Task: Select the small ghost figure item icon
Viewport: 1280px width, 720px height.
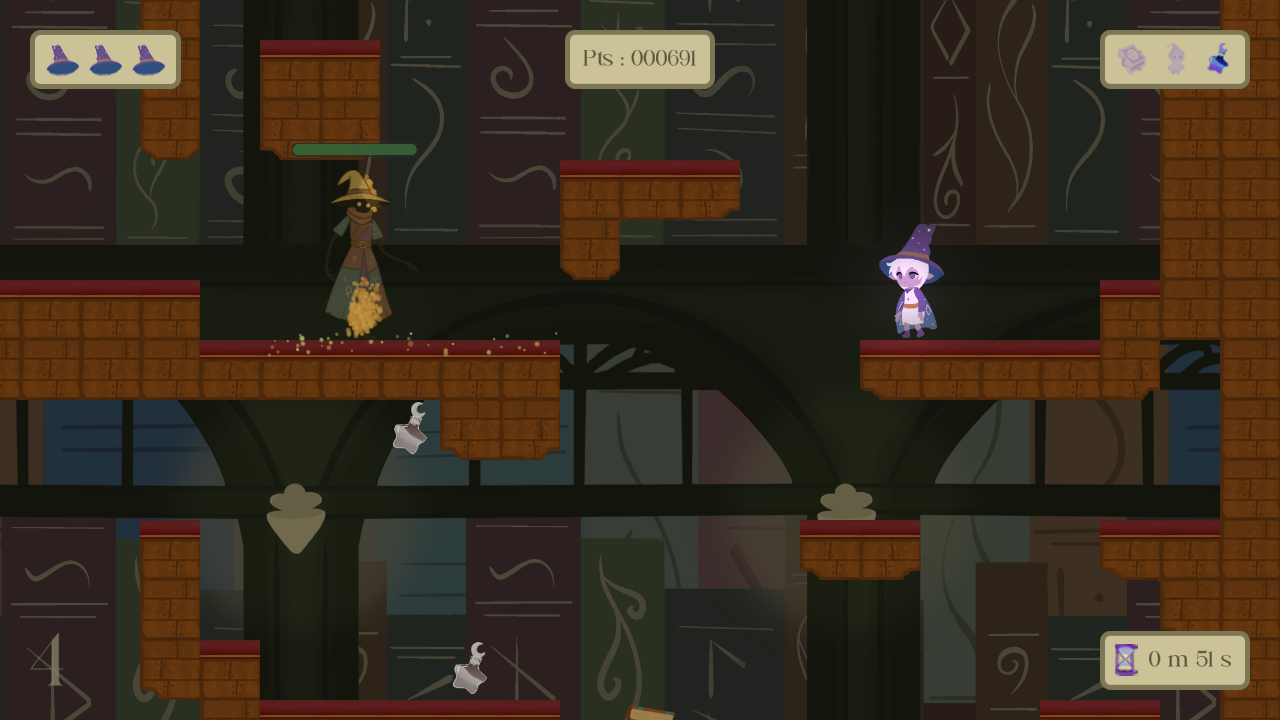Action: pos(1176,60)
